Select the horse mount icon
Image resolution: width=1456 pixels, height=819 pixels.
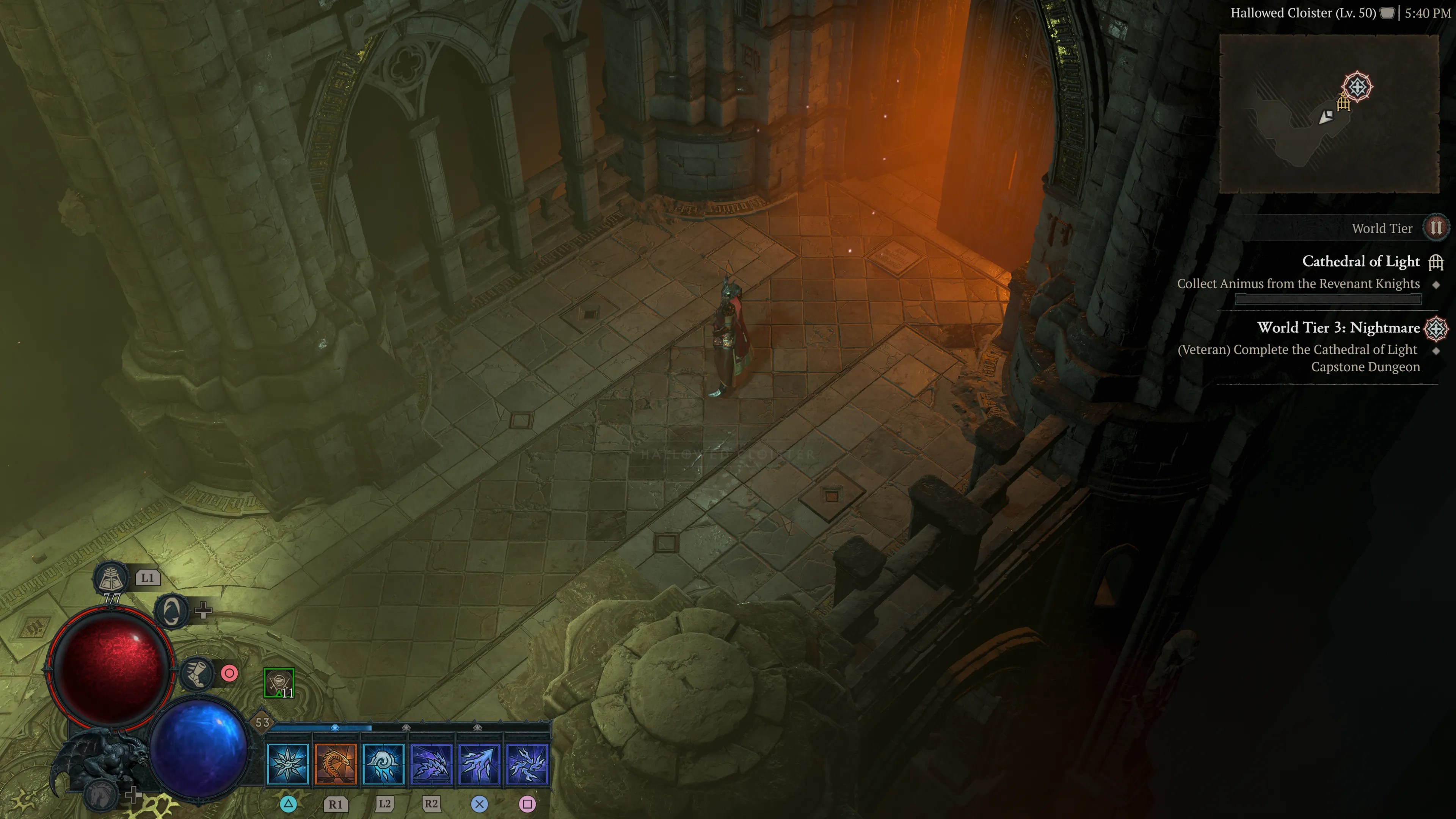click(102, 794)
